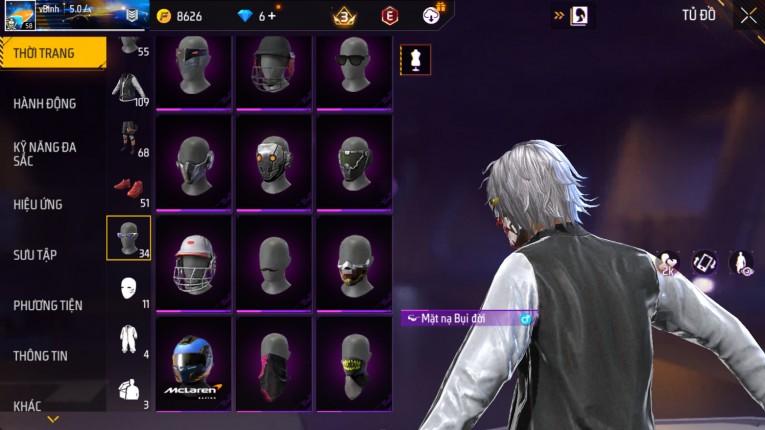Choose the Khác category
Screen dimensions: 765x430
(x=28, y=405)
